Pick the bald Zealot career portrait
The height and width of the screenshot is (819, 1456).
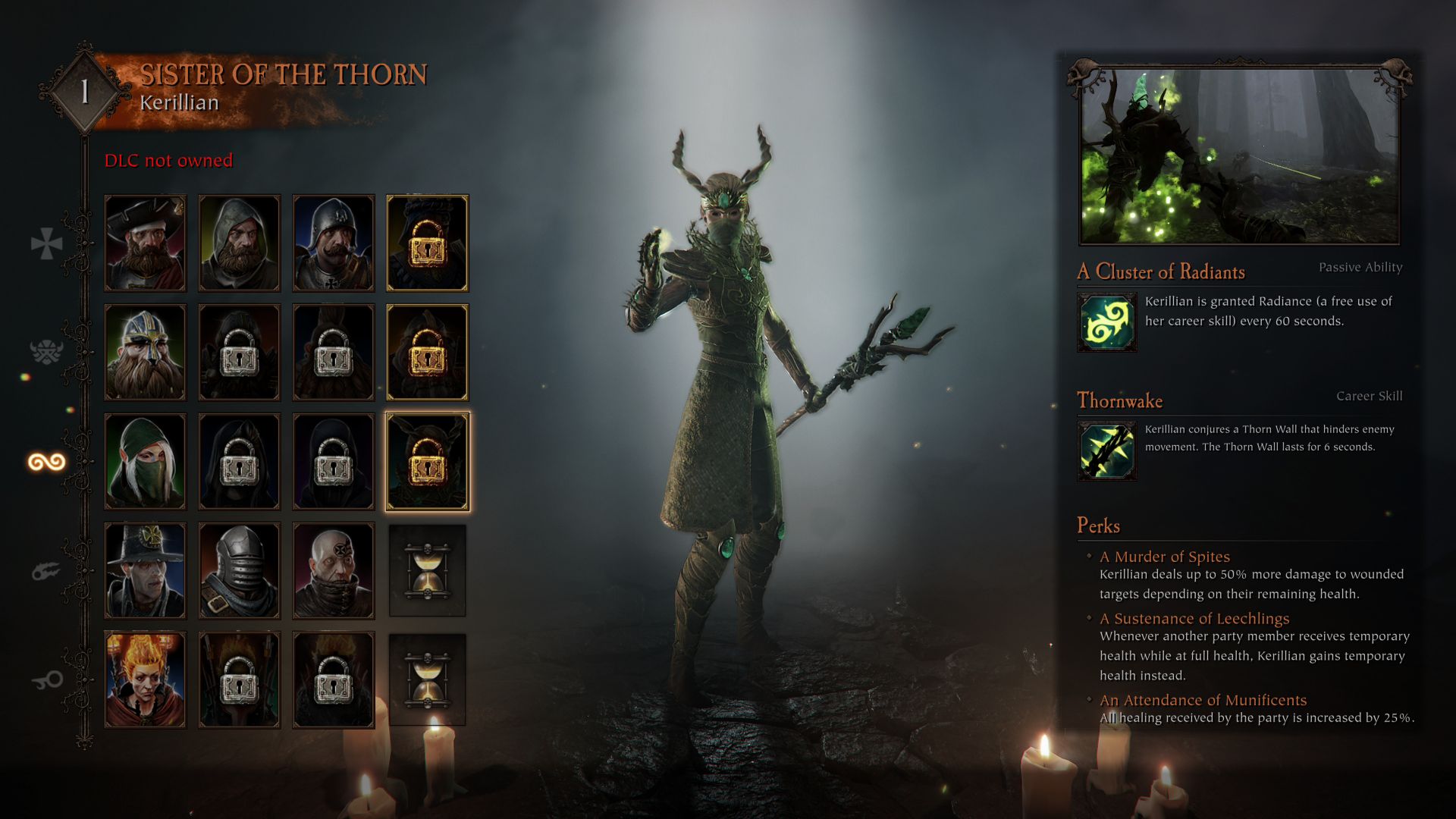pyautogui.click(x=333, y=571)
